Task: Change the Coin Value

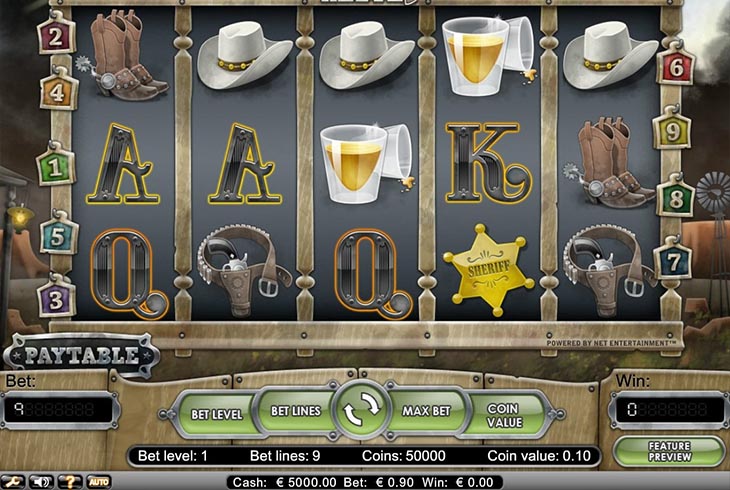Action: tap(506, 415)
